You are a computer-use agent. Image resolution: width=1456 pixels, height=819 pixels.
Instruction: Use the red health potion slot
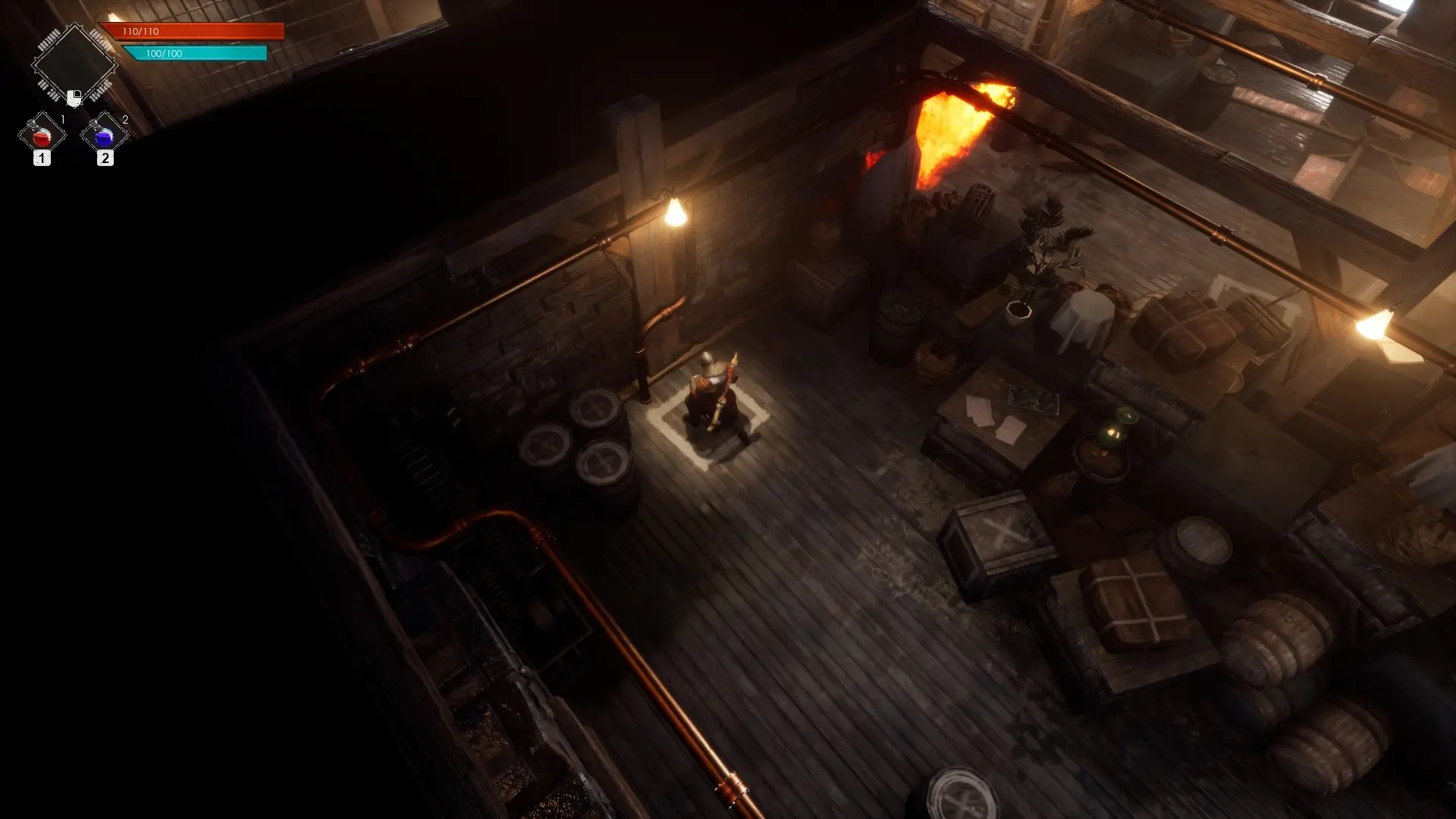coord(42,136)
